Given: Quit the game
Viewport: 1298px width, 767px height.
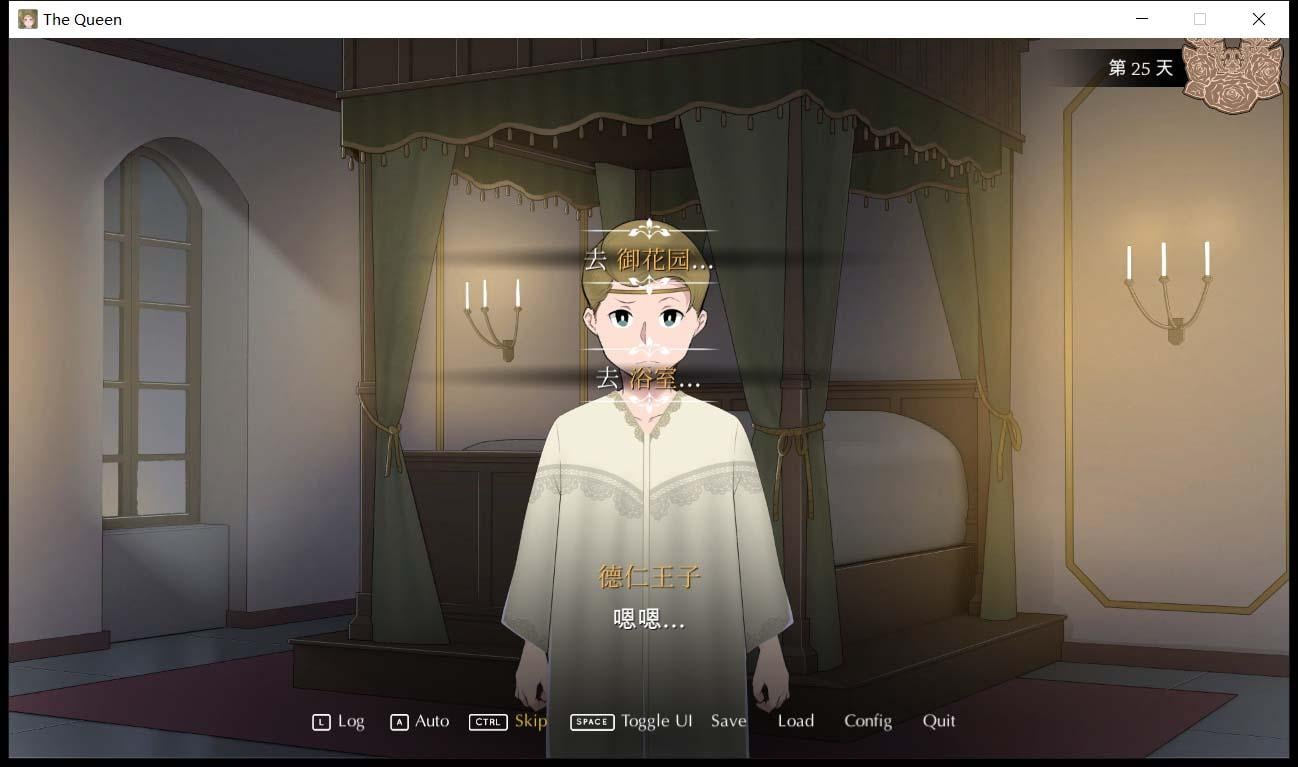Looking at the screenshot, I should [938, 721].
